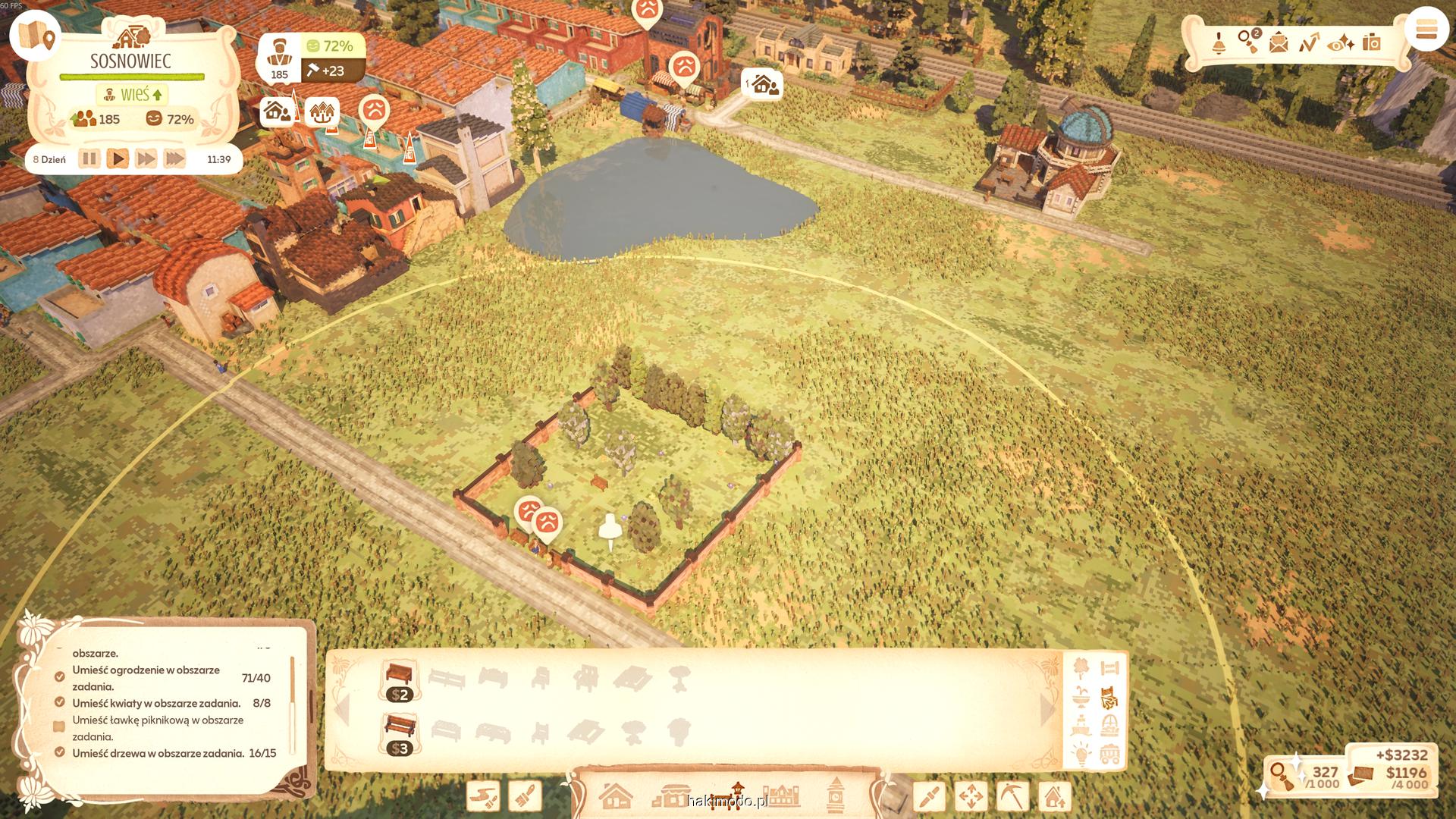The image size is (1456, 819).
Task: Choose the fence category in the side panel
Action: tap(1109, 668)
